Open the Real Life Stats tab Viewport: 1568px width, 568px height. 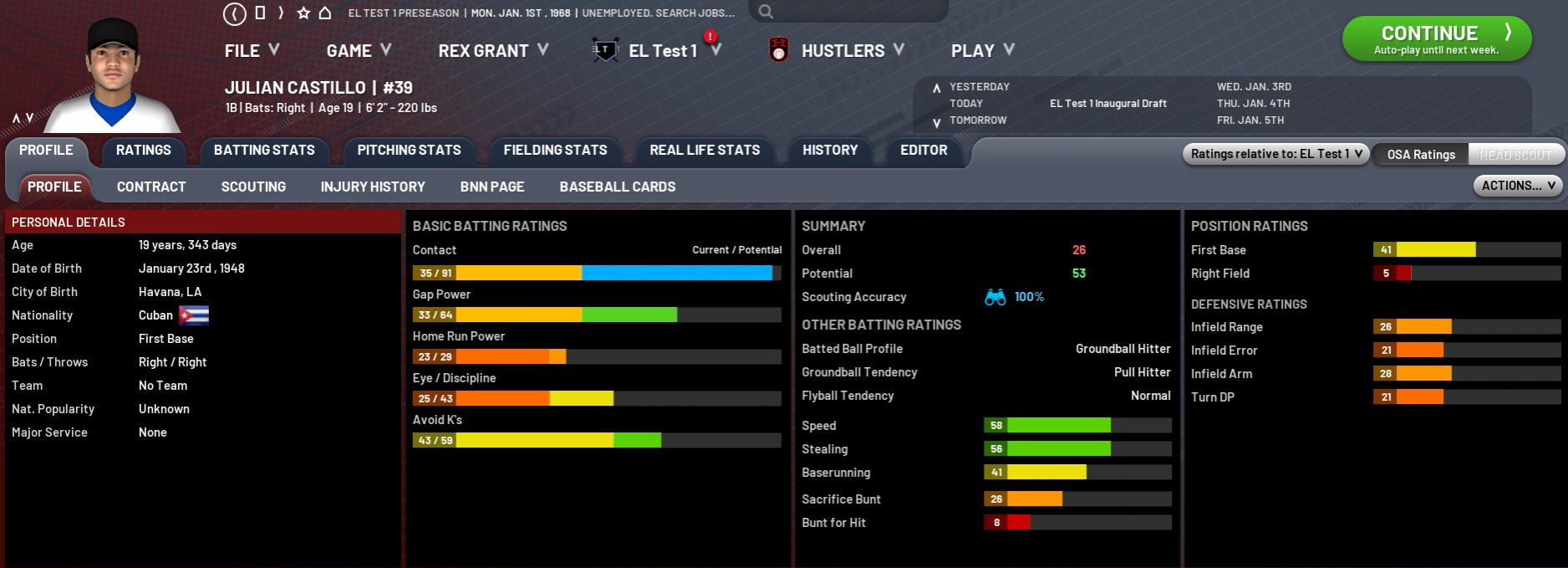(x=705, y=151)
